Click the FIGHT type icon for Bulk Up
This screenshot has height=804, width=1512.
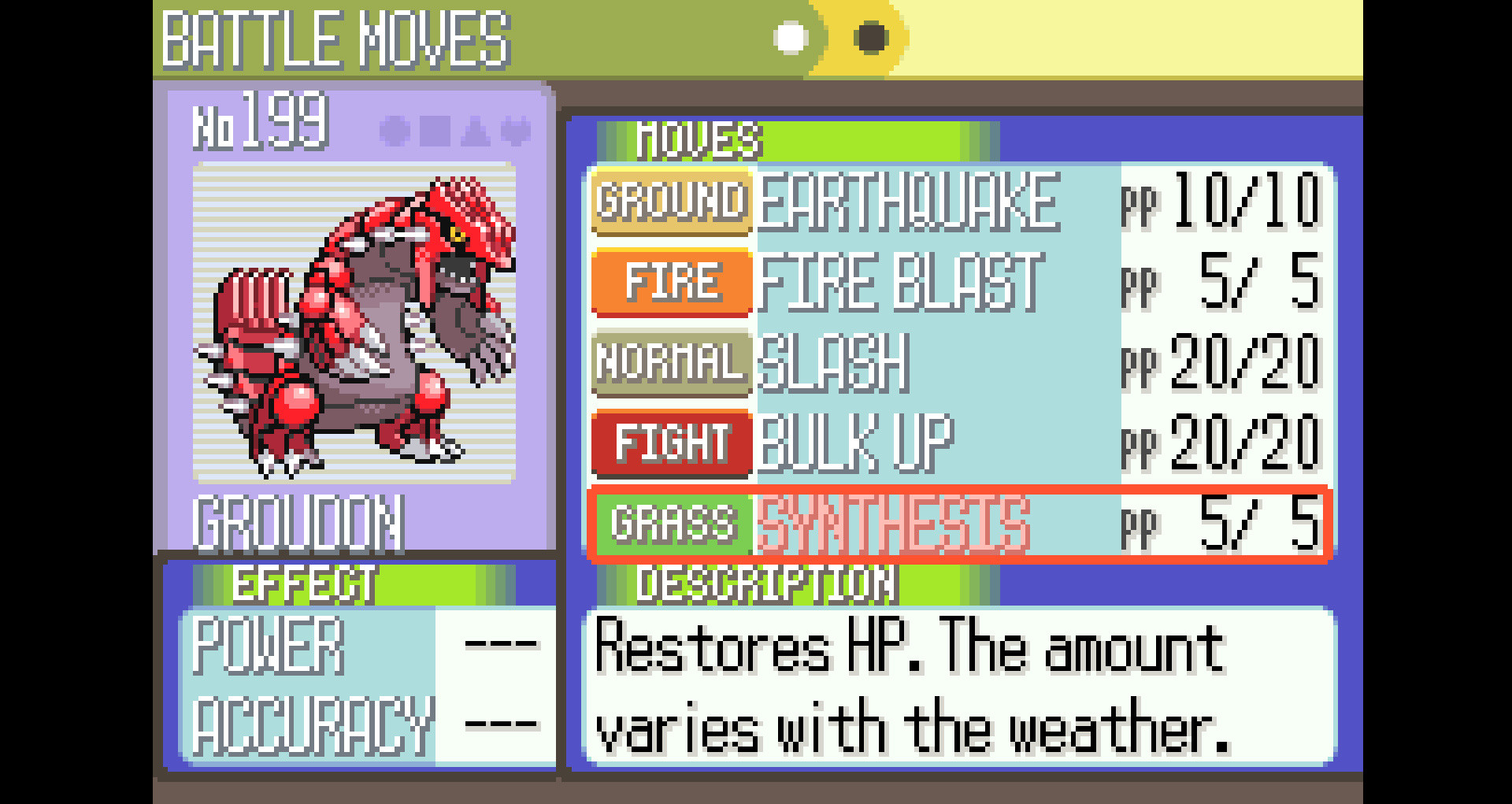click(672, 443)
